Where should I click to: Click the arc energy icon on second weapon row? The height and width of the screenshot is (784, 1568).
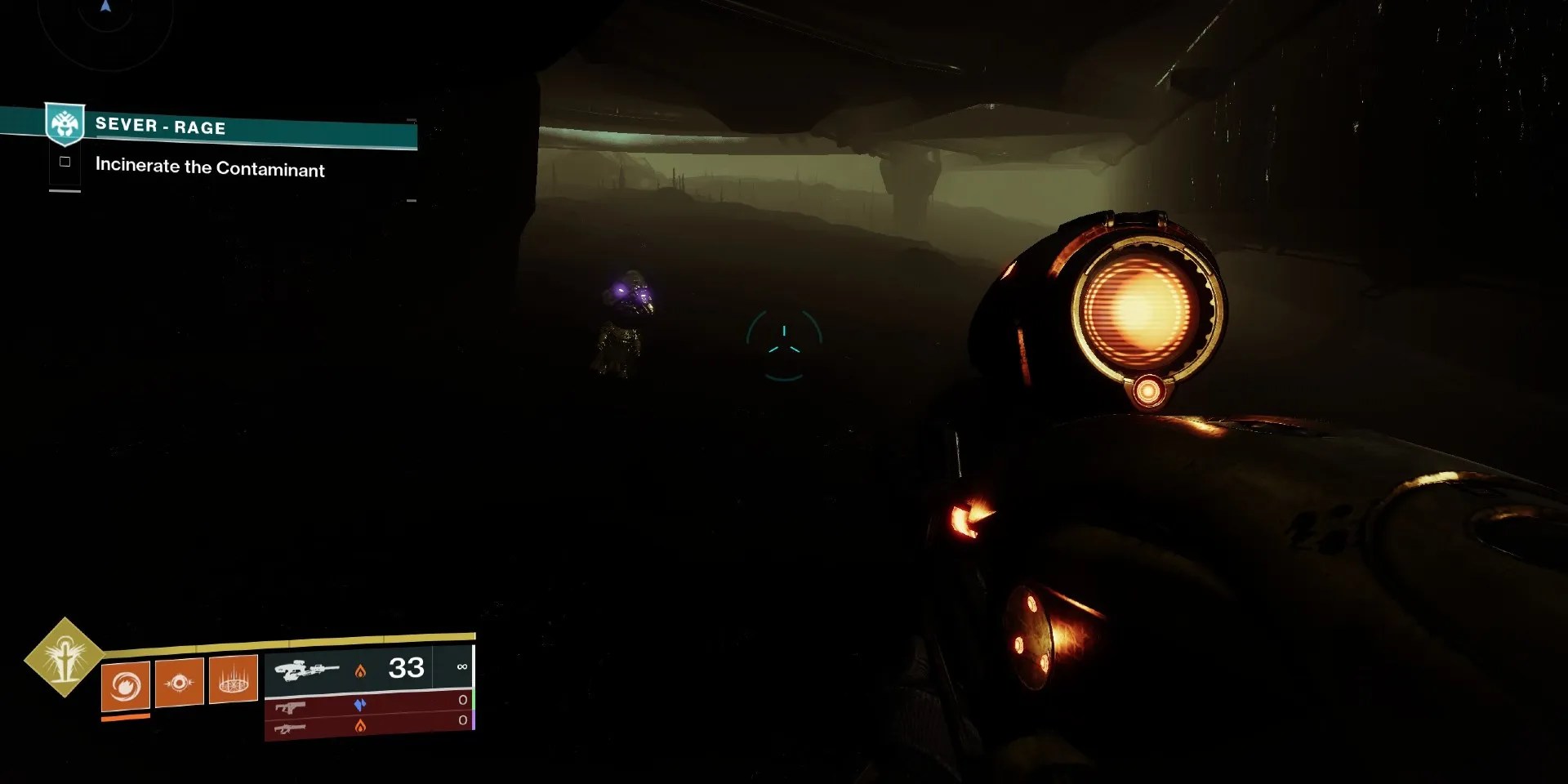point(361,703)
